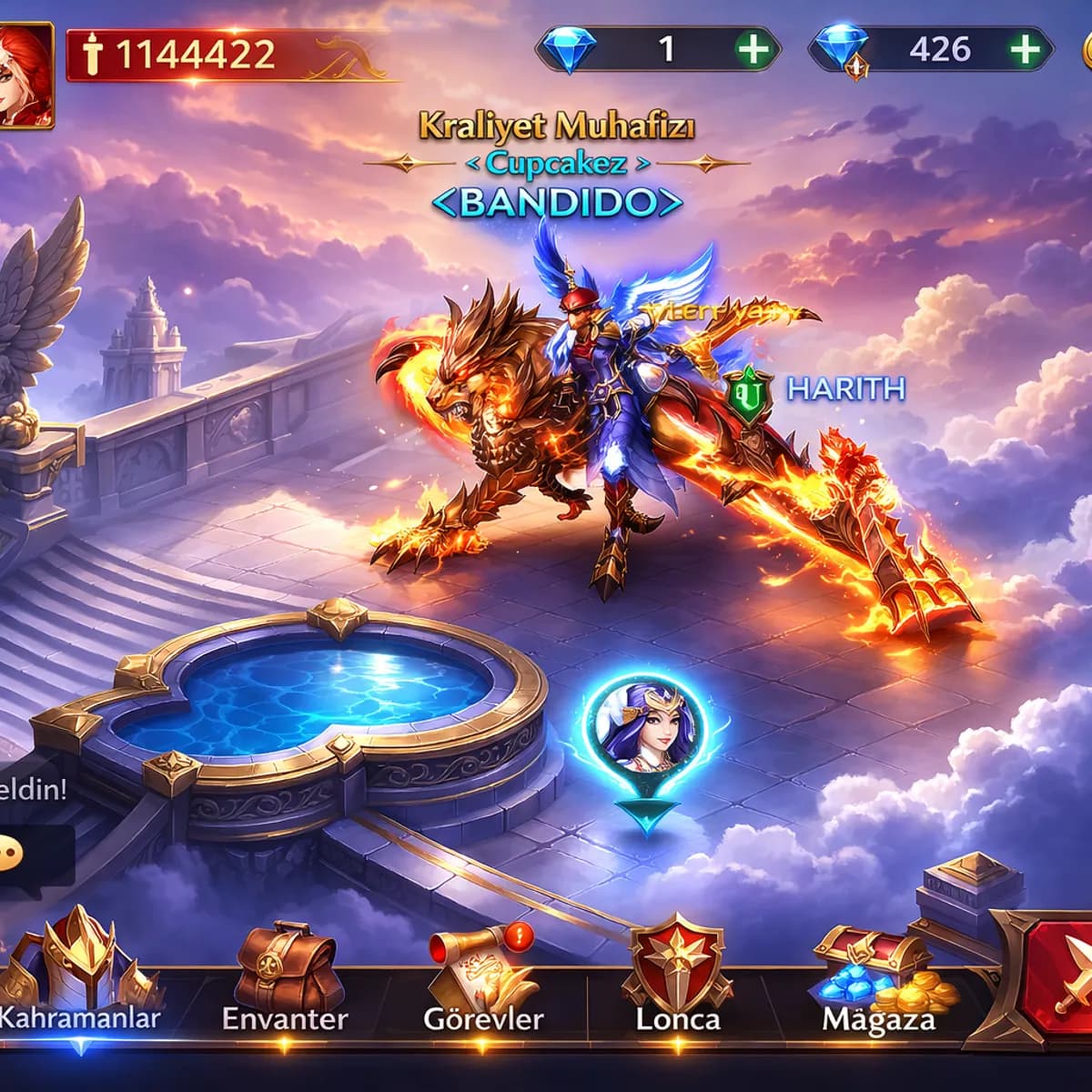Select the HARITH player name tag
This screenshot has width=1092, height=1092.
pyautogui.click(x=845, y=389)
